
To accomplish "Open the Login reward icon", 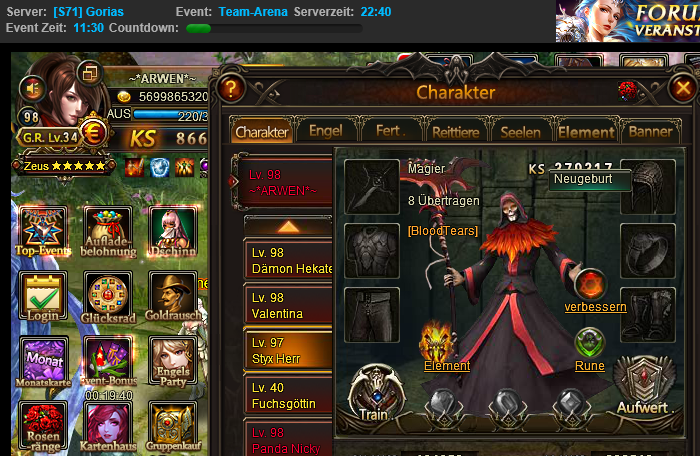I will [43, 299].
